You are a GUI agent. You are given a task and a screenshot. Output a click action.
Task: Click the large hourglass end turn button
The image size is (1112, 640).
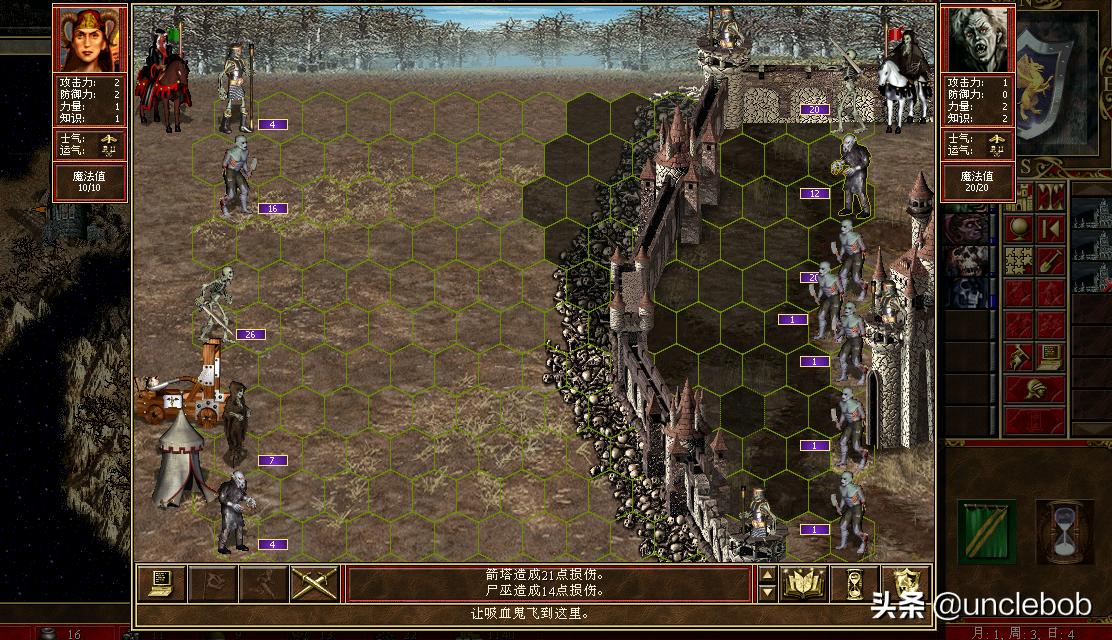[1064, 531]
